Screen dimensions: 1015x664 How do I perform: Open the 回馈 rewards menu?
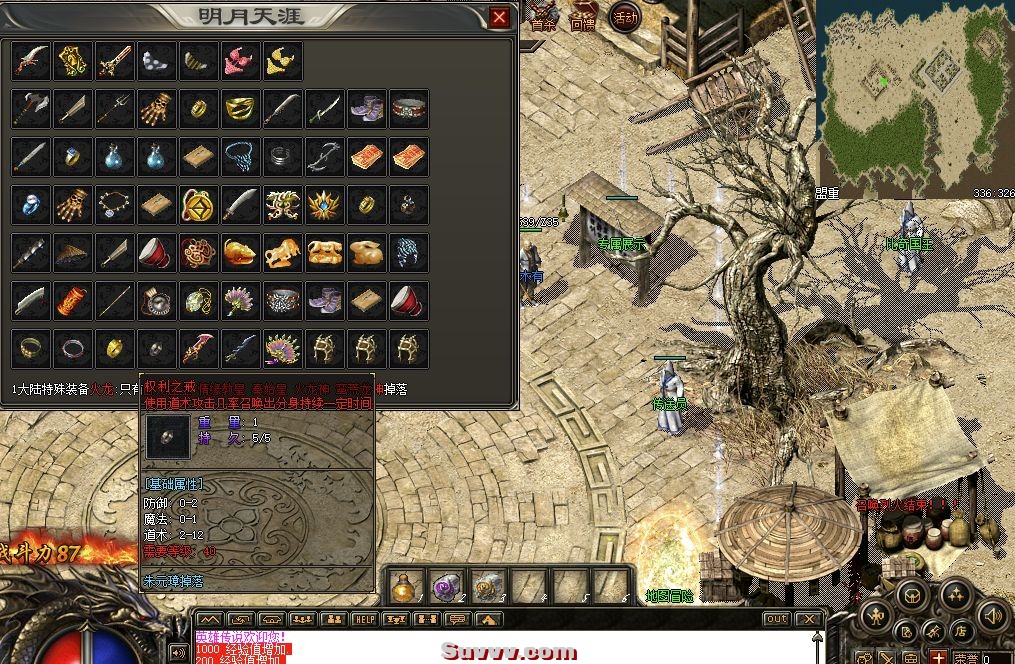click(x=583, y=20)
